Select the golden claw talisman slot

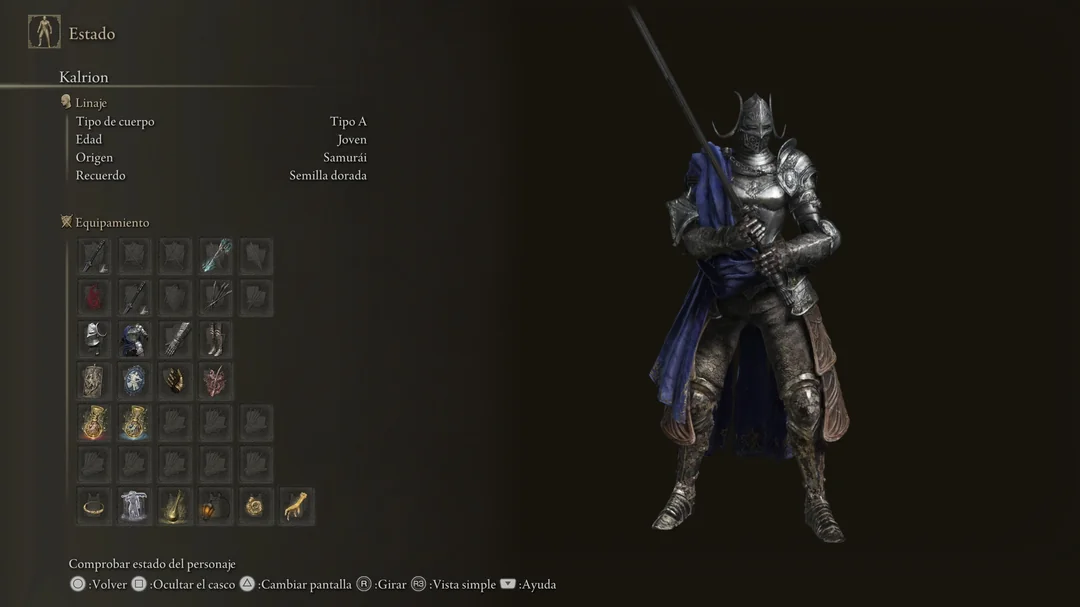pyautogui.click(x=175, y=381)
